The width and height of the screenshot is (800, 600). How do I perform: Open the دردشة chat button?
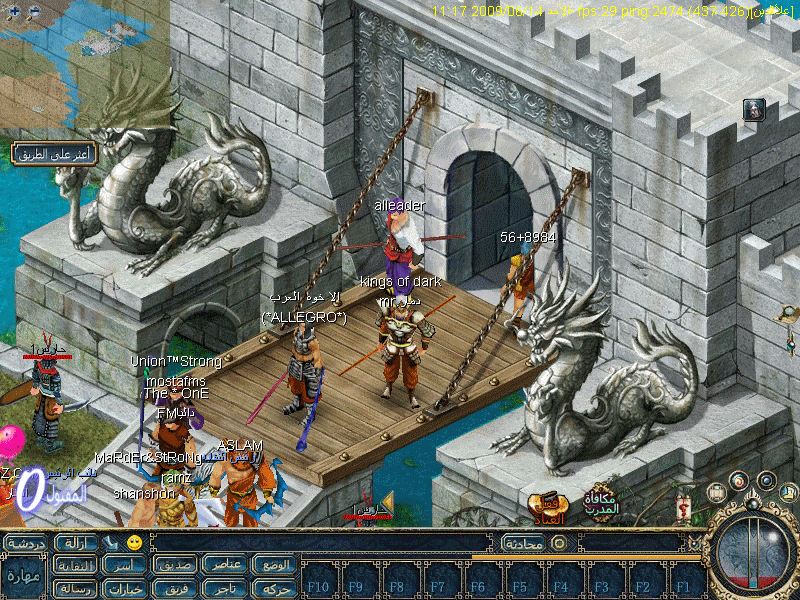point(27,543)
